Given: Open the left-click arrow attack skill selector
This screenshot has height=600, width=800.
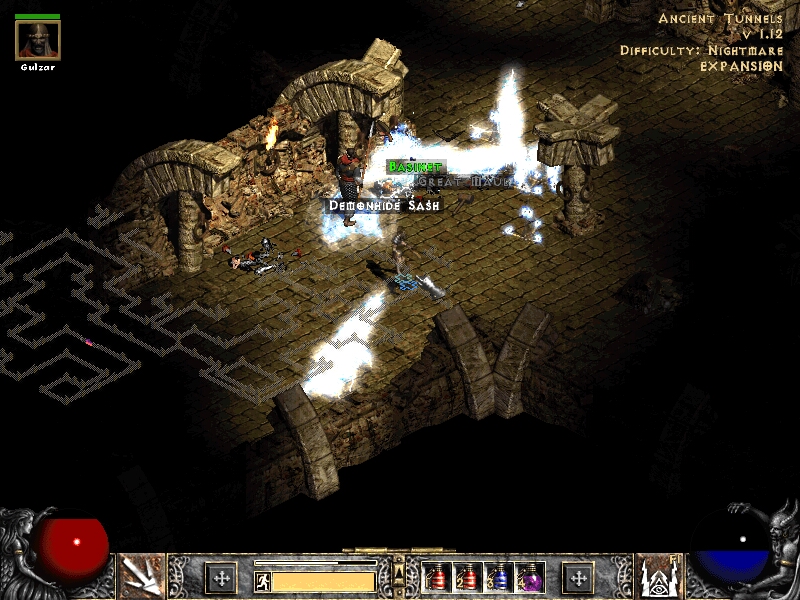Looking at the screenshot, I should point(141,577).
